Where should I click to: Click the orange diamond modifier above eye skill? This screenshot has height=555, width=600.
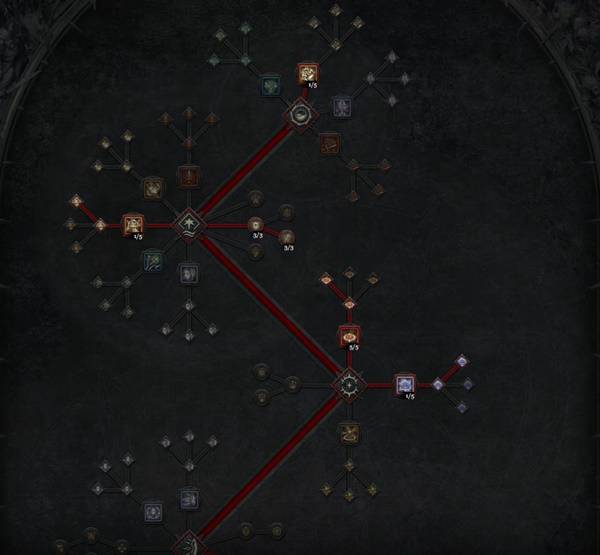[349, 303]
